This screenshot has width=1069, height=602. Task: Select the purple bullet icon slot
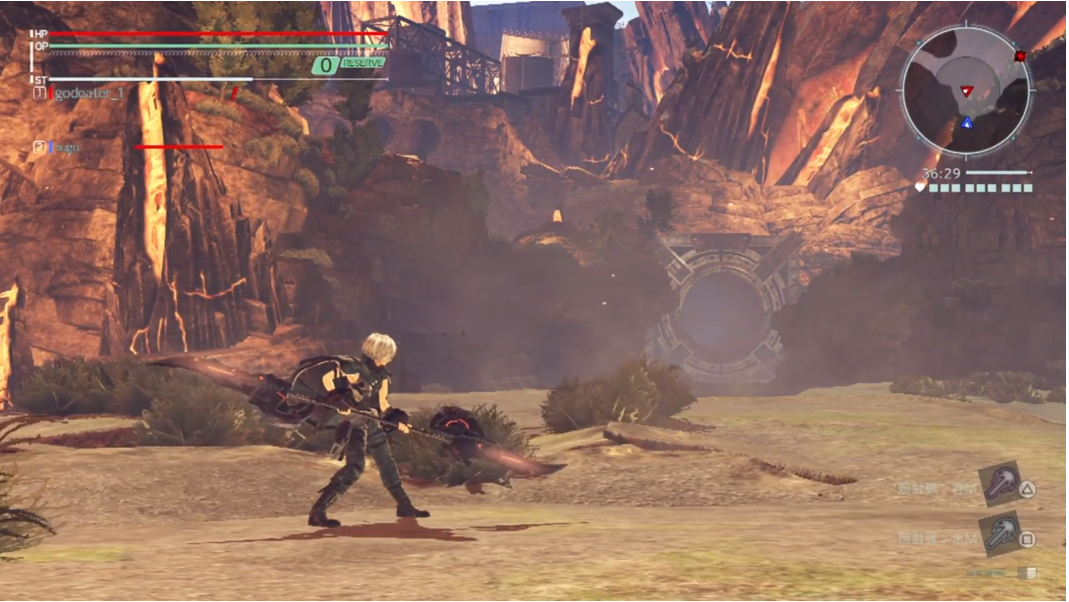[999, 483]
